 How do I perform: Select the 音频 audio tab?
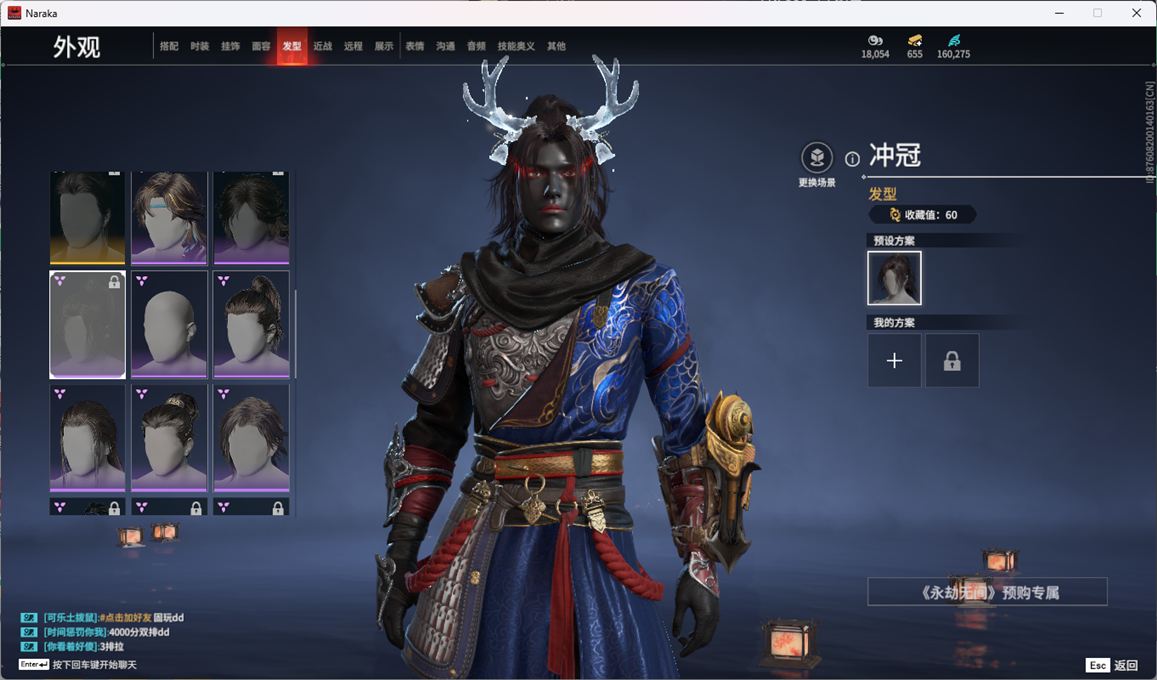pos(476,46)
